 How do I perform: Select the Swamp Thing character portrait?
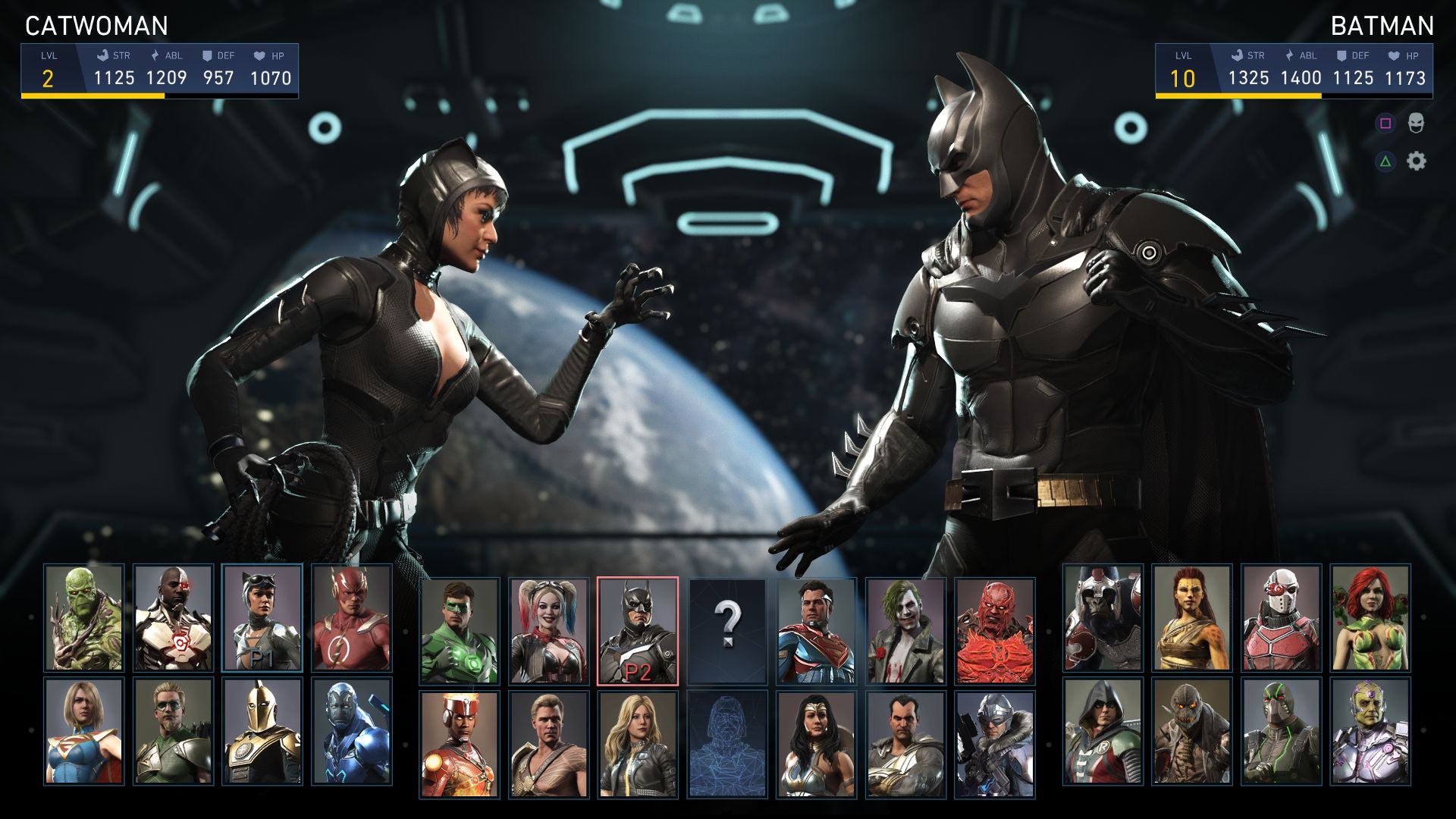83,618
